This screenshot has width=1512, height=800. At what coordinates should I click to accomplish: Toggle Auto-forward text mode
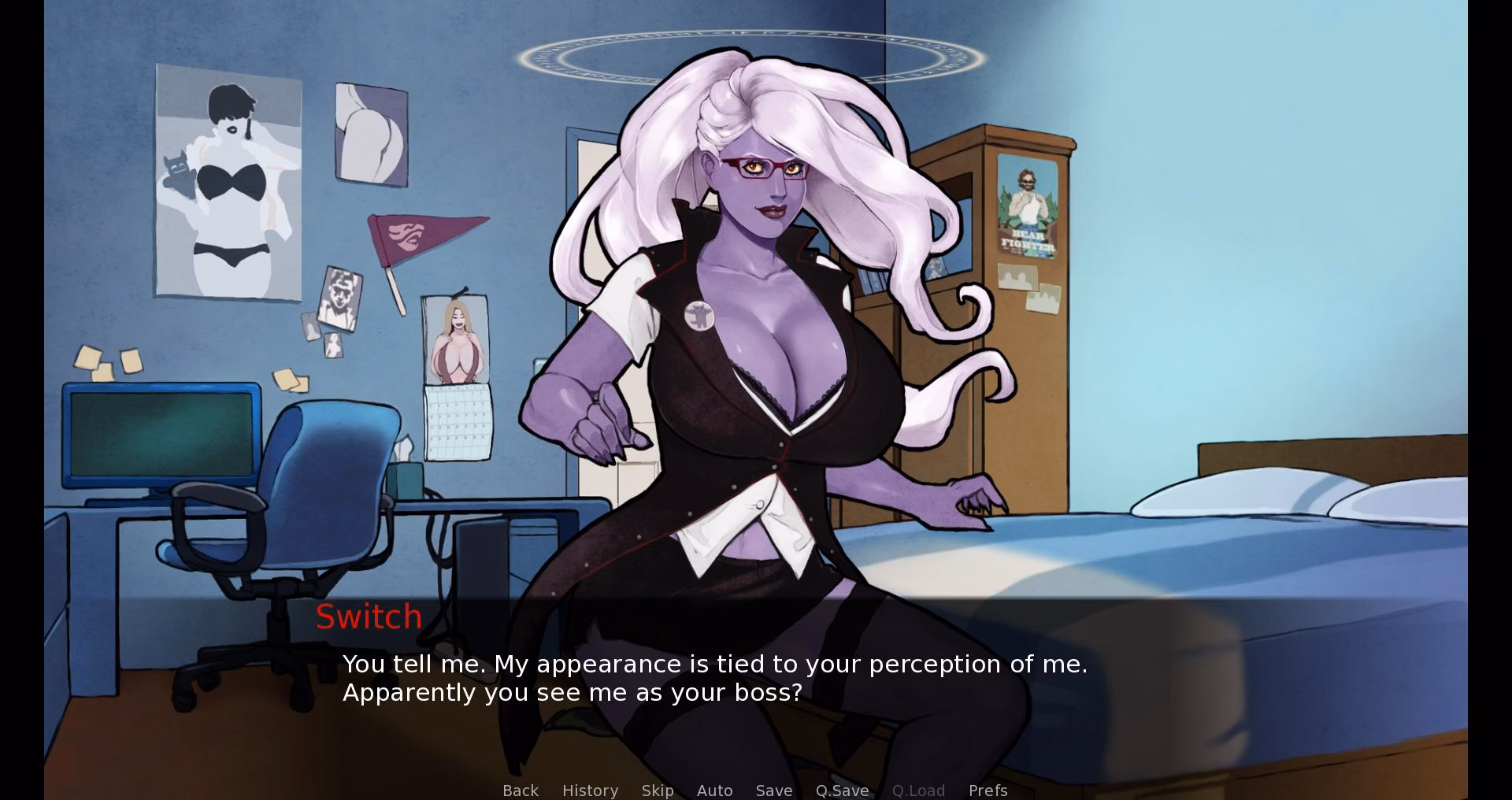point(714,791)
